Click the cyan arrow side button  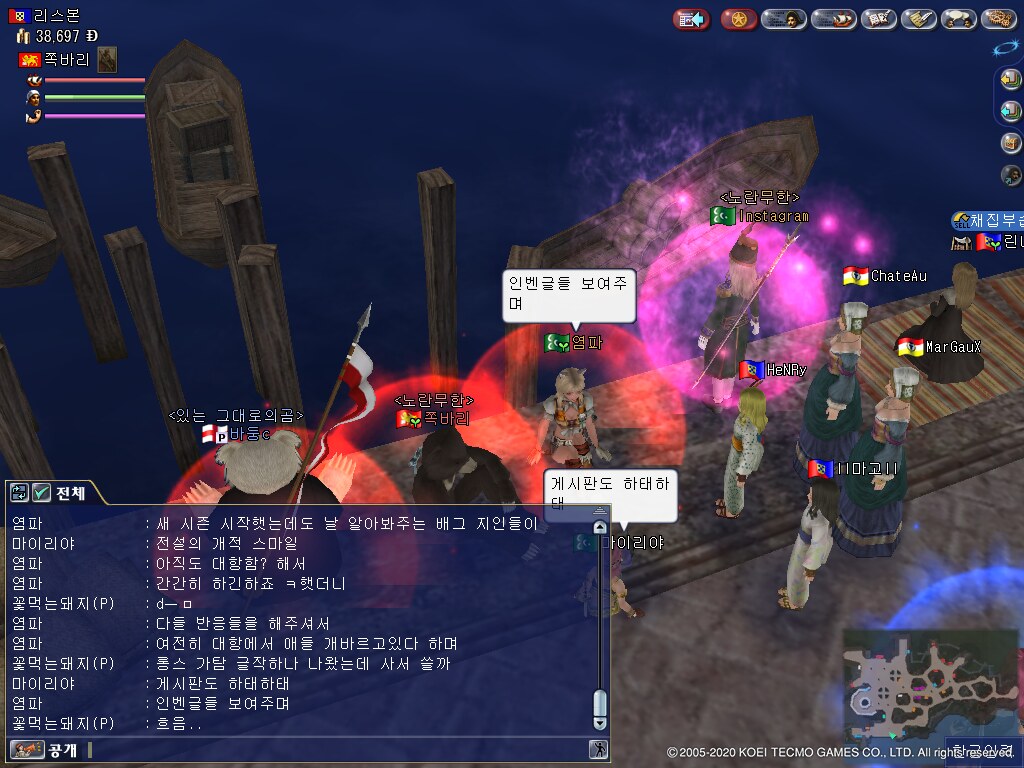click(1011, 111)
